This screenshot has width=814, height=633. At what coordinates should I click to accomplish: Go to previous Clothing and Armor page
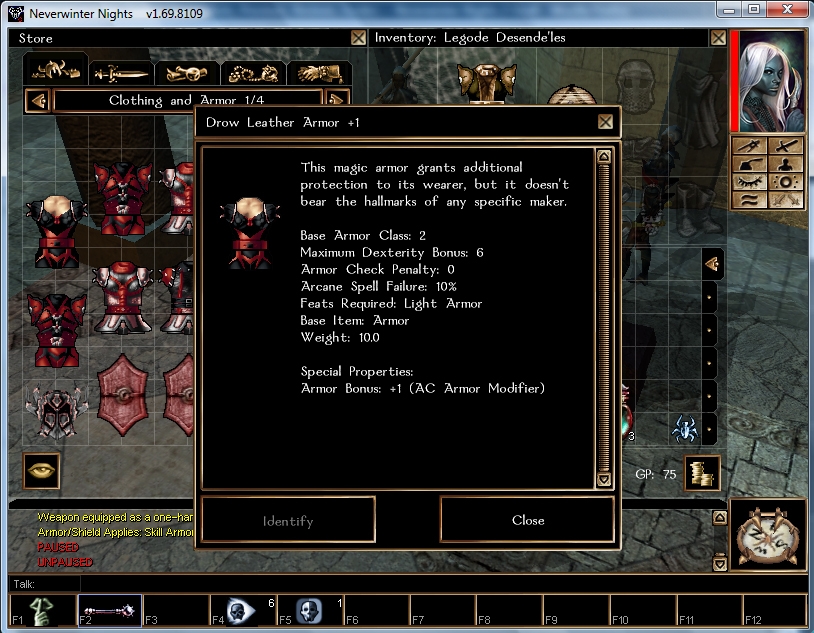pyautogui.click(x=38, y=100)
